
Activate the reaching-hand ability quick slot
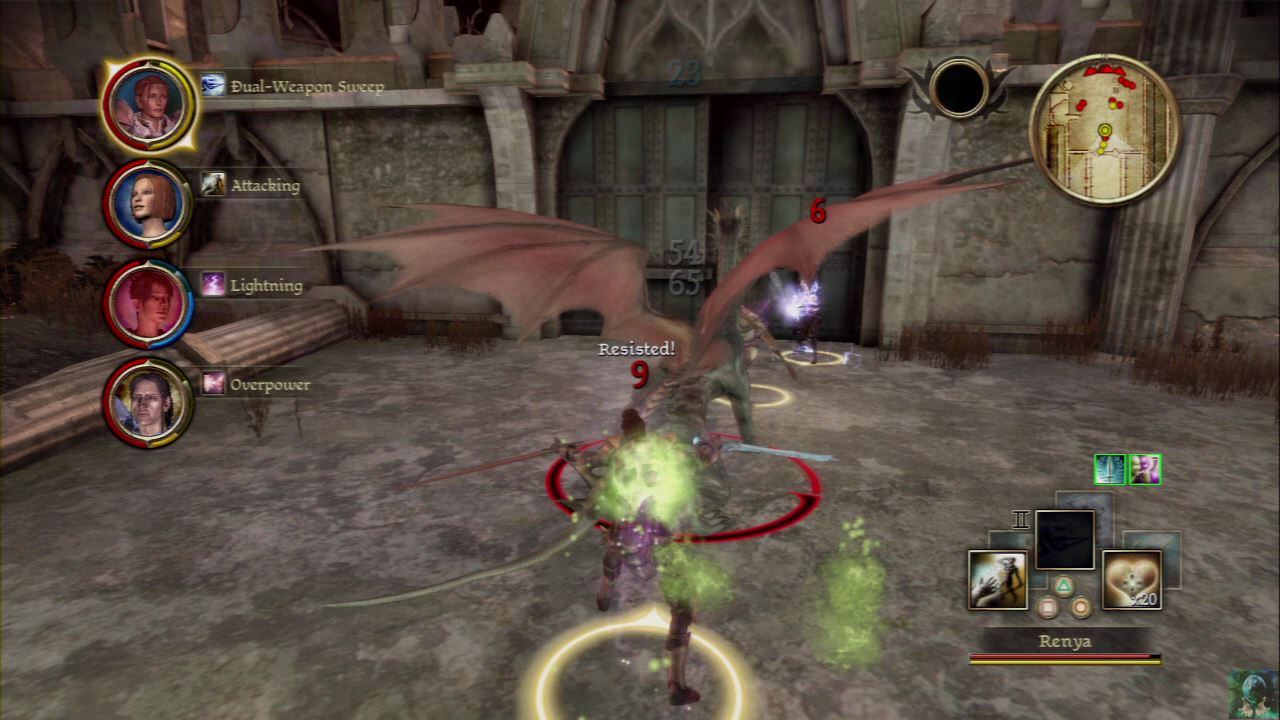tap(997, 579)
